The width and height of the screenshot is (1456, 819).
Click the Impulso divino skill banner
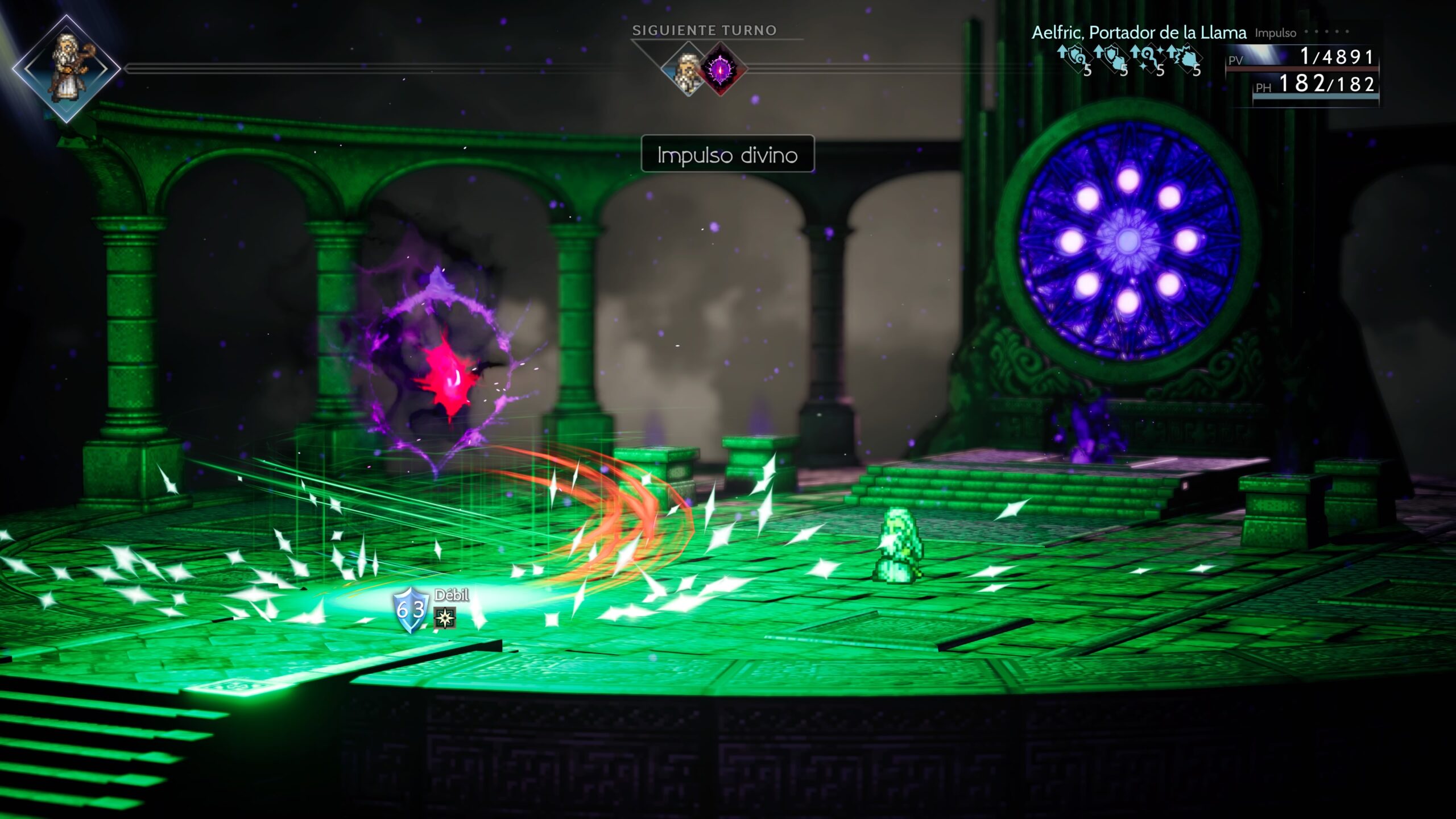pyautogui.click(x=727, y=154)
